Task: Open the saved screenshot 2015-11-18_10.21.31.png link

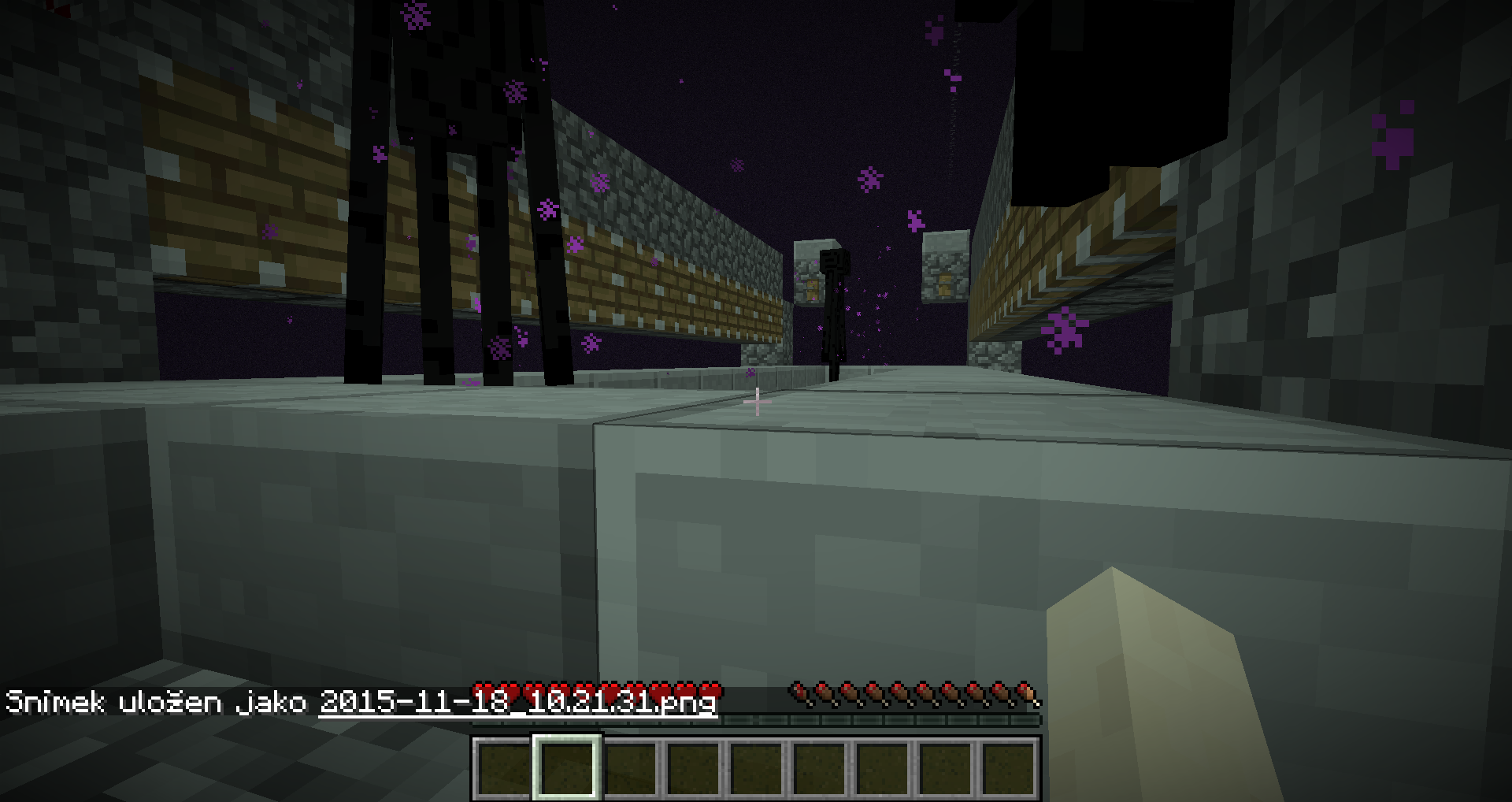Action: tap(517, 702)
